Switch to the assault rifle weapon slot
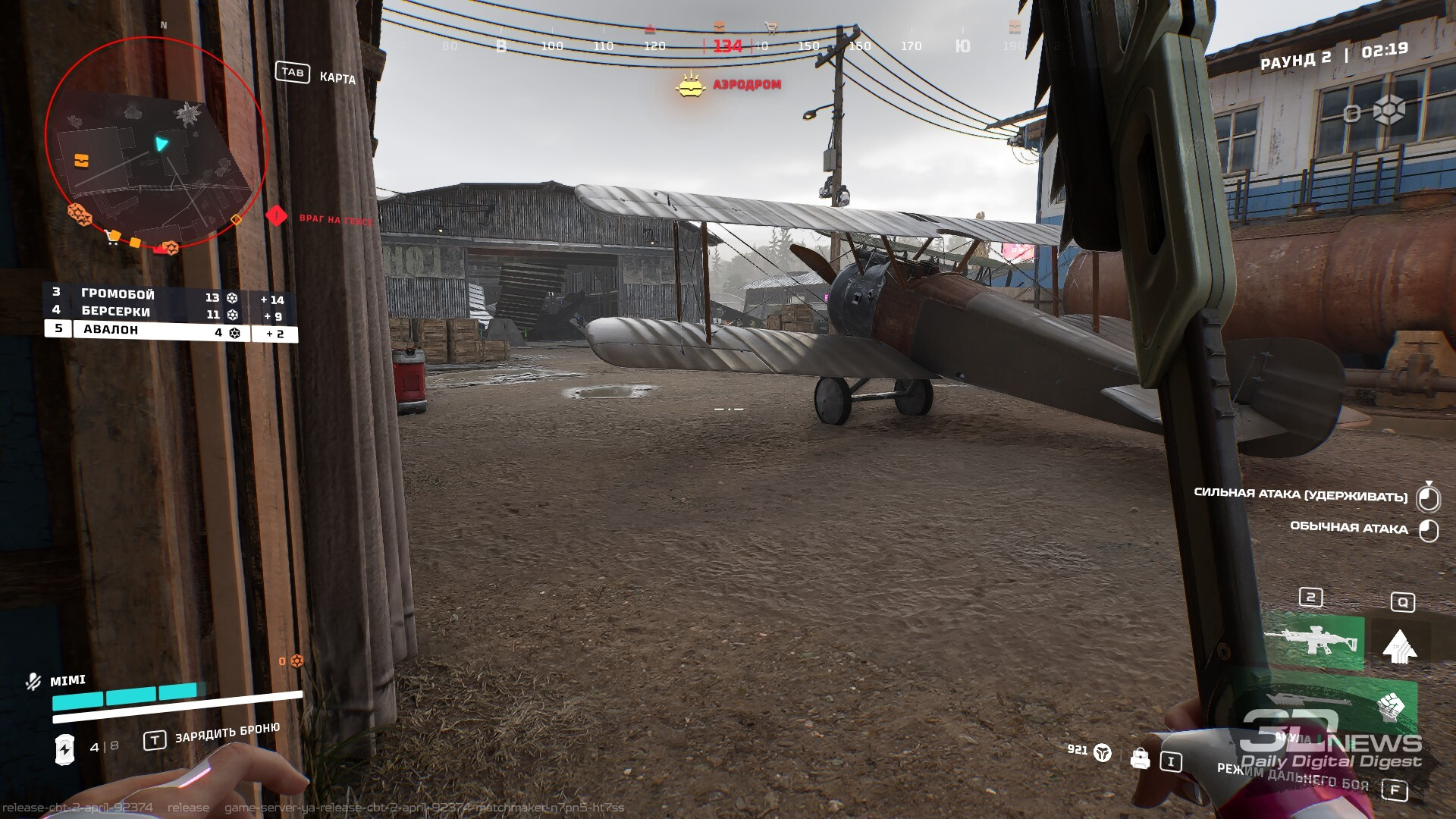Image resolution: width=1456 pixels, height=819 pixels. (1313, 641)
